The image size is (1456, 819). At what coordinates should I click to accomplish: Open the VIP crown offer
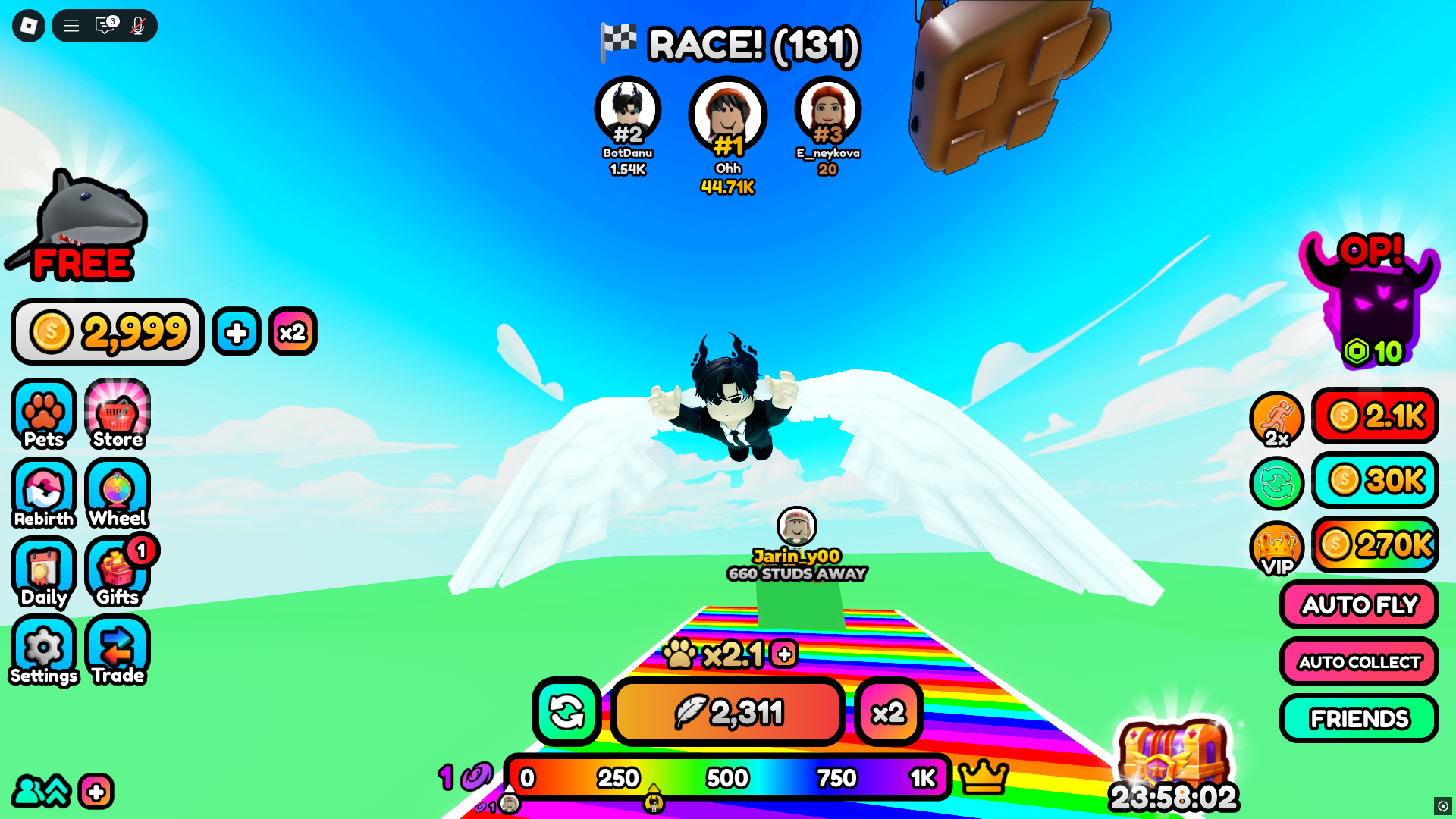(1277, 548)
